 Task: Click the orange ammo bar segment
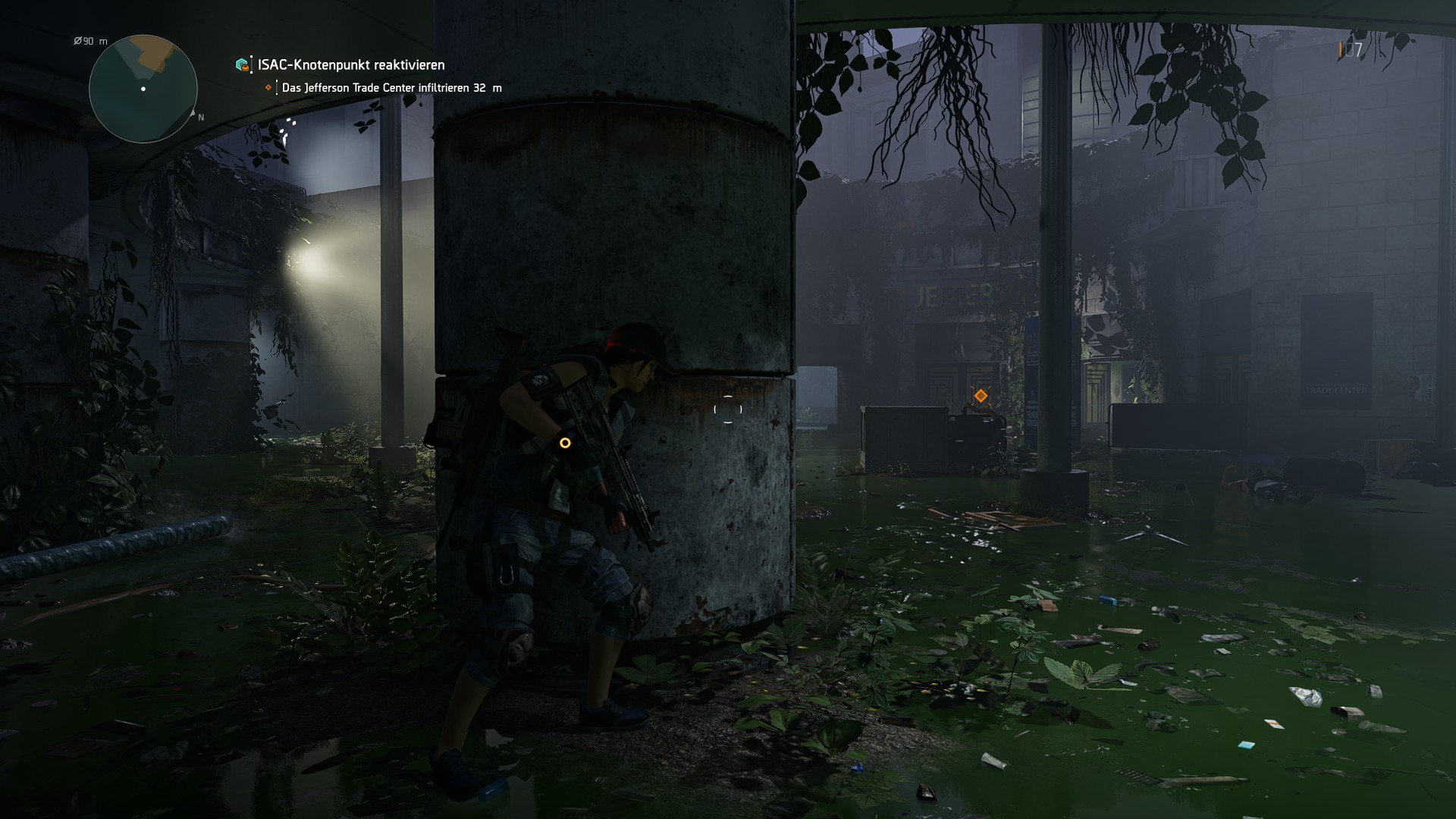1340,49
